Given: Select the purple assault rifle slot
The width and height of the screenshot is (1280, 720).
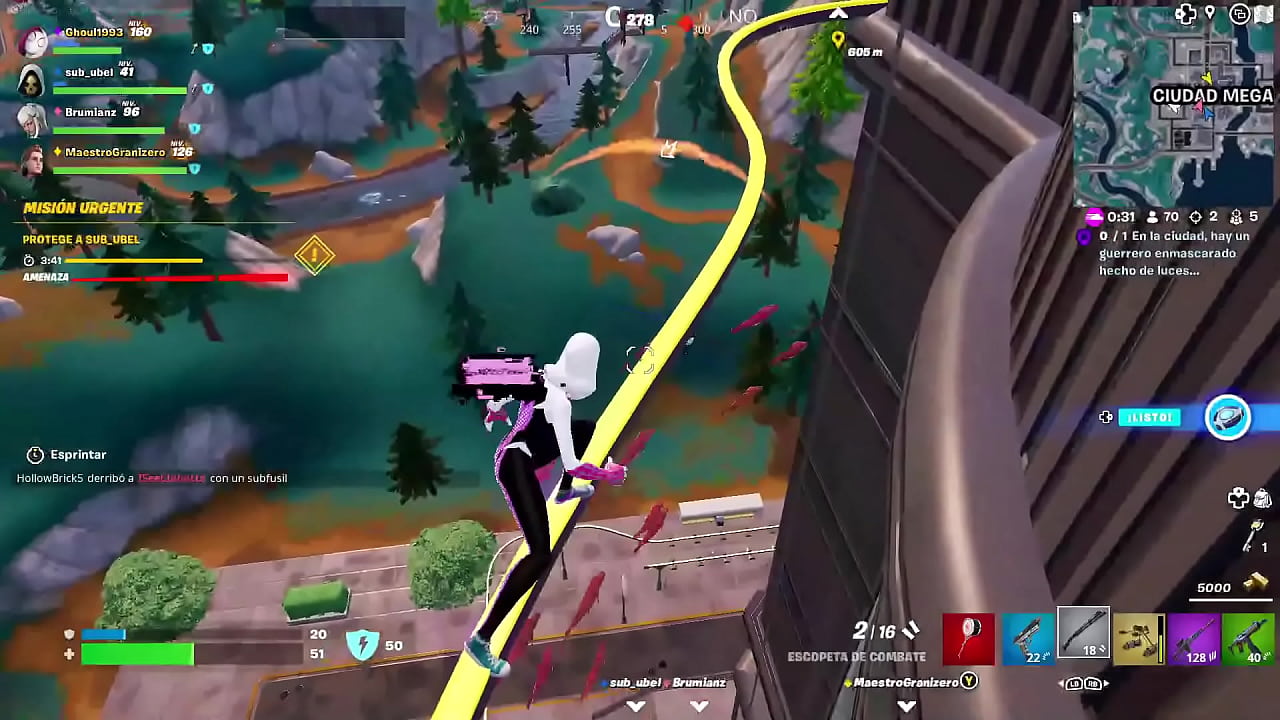Looking at the screenshot, I should point(1196,640).
